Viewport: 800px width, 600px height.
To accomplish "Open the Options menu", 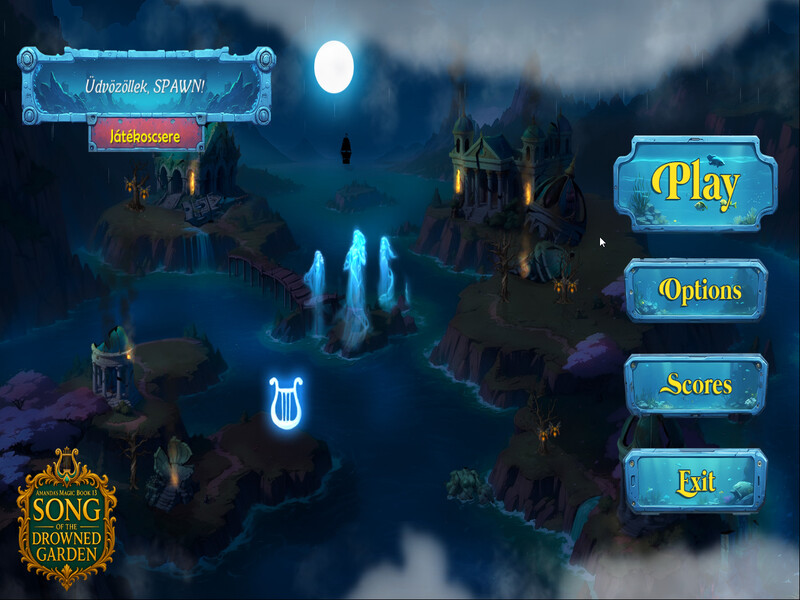I will coord(695,291).
